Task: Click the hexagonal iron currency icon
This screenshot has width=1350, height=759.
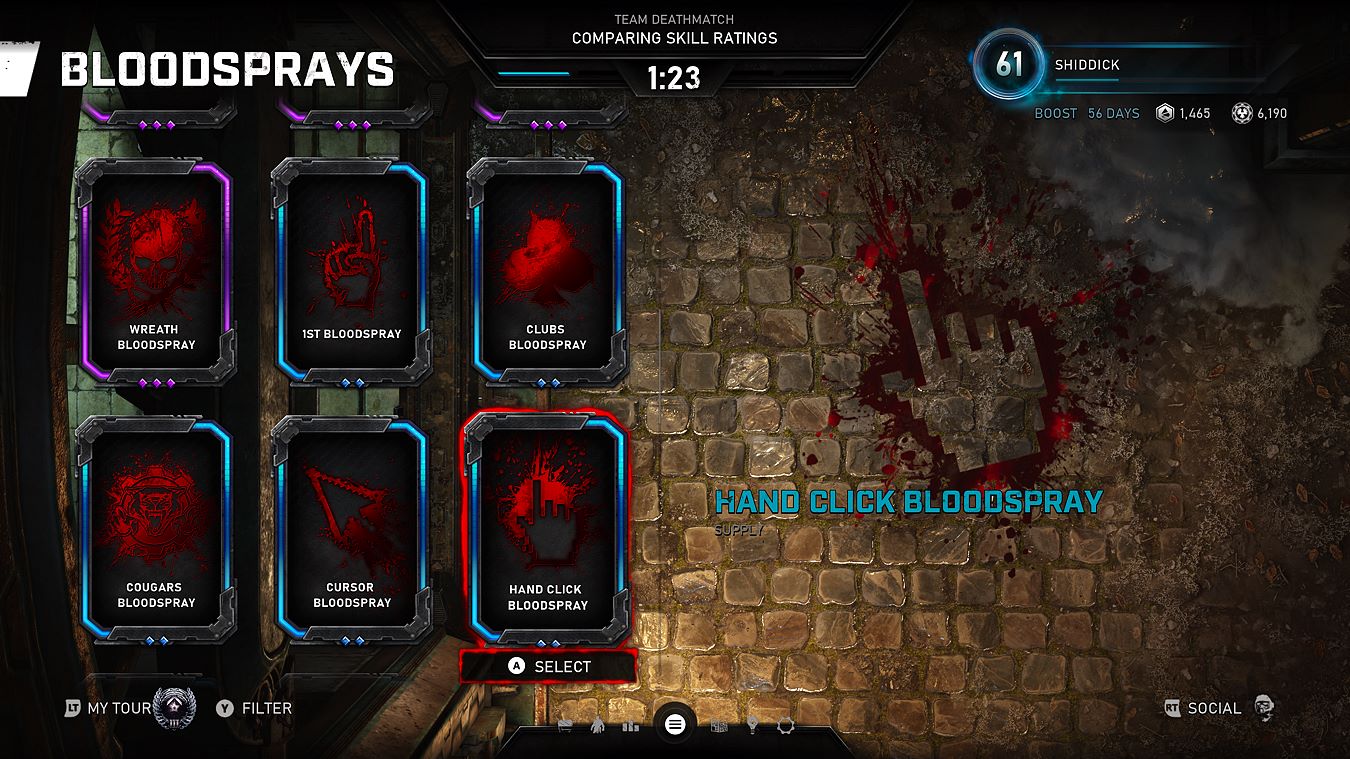Action: point(1162,113)
